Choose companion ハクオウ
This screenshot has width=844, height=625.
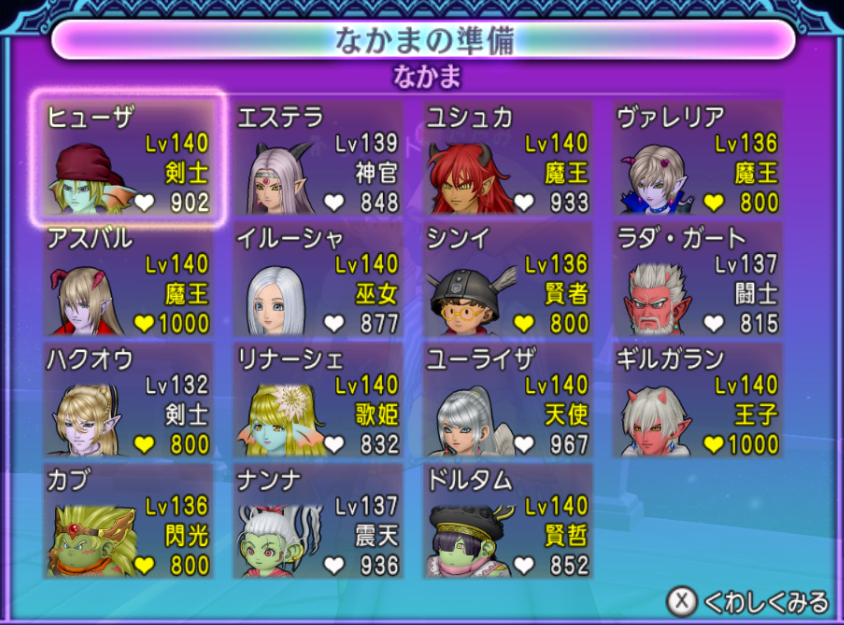click(128, 400)
